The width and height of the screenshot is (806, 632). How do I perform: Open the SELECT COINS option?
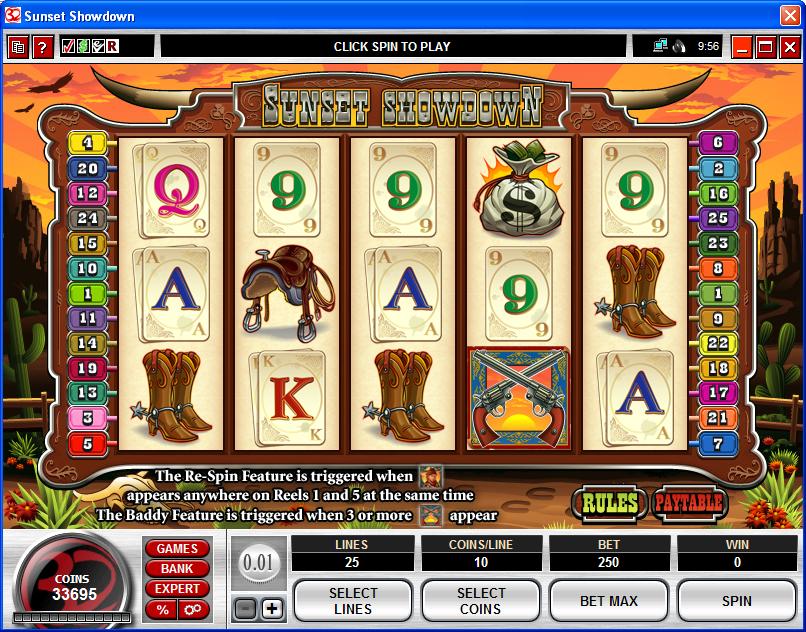(x=481, y=601)
